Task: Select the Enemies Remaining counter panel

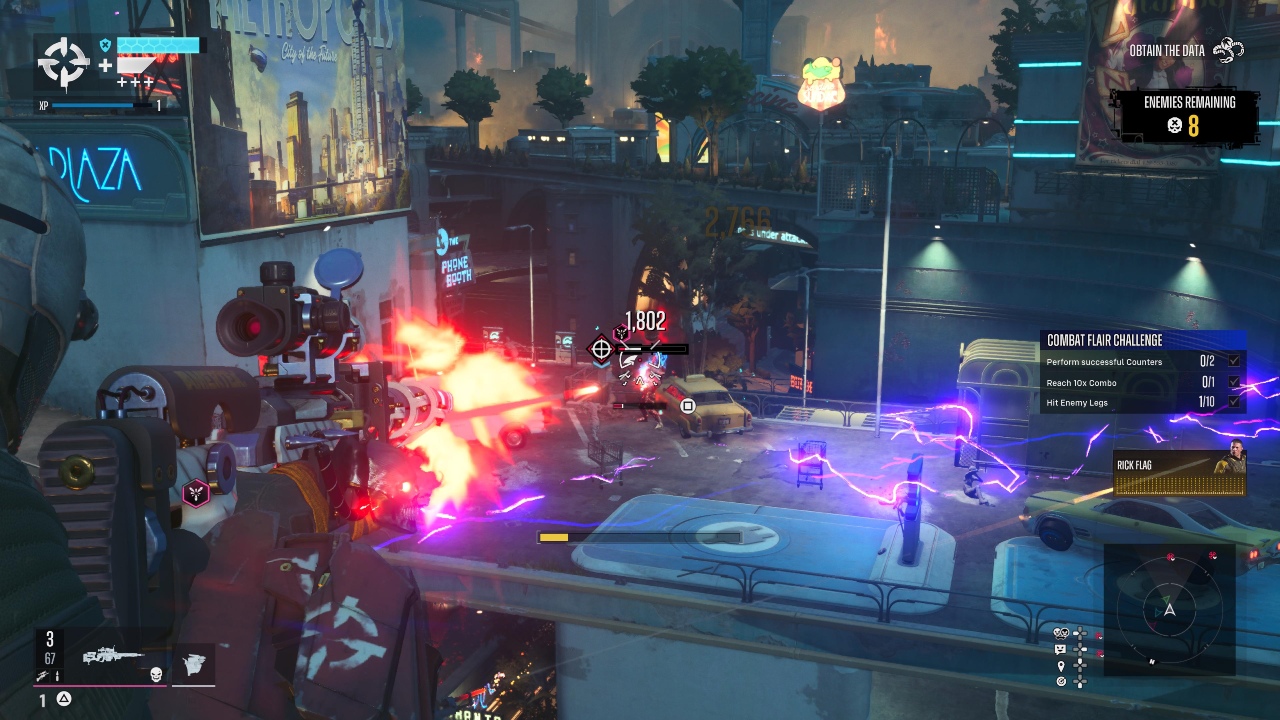Action: coord(1188,116)
